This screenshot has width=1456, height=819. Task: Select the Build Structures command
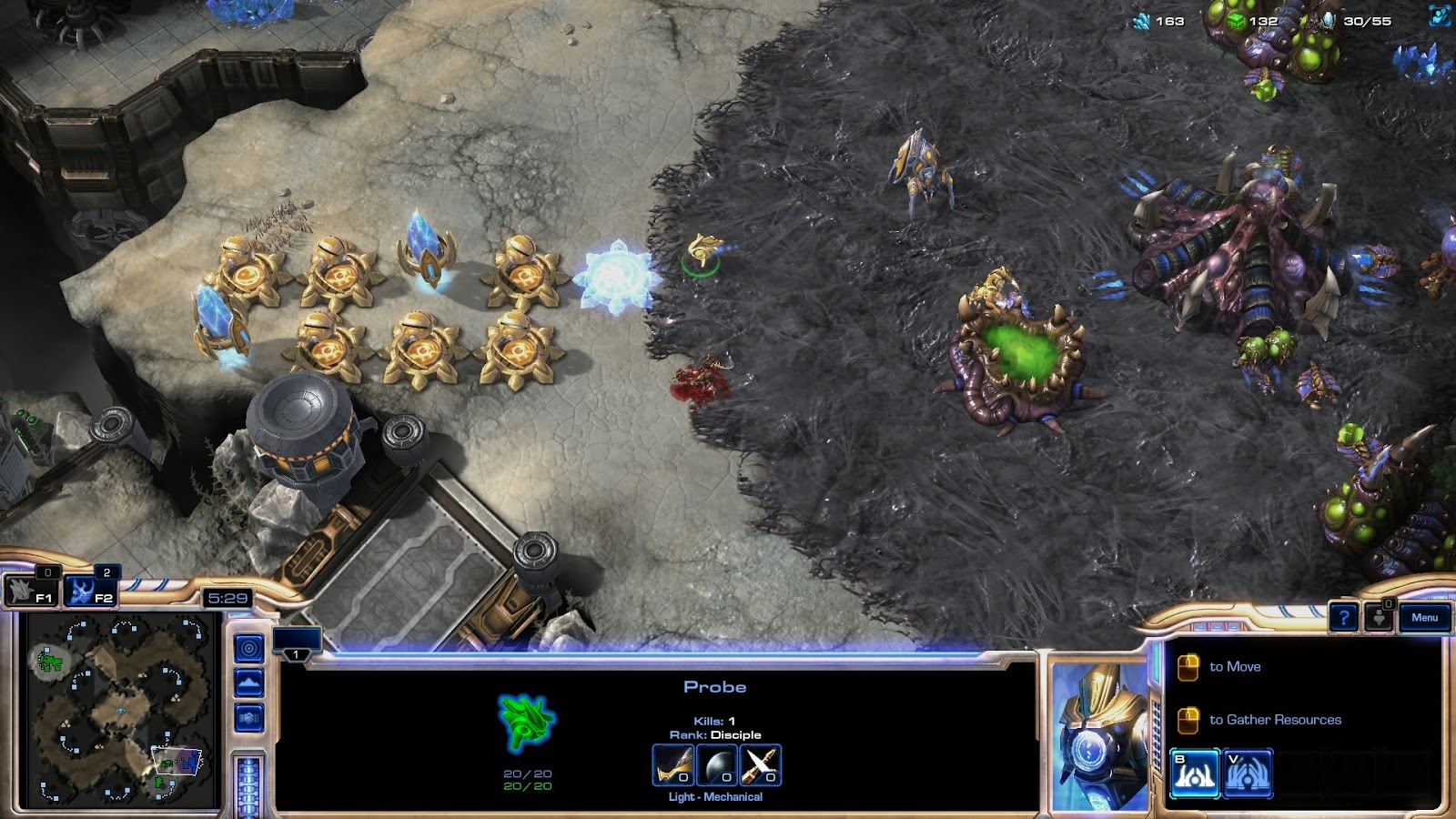click(1195, 773)
